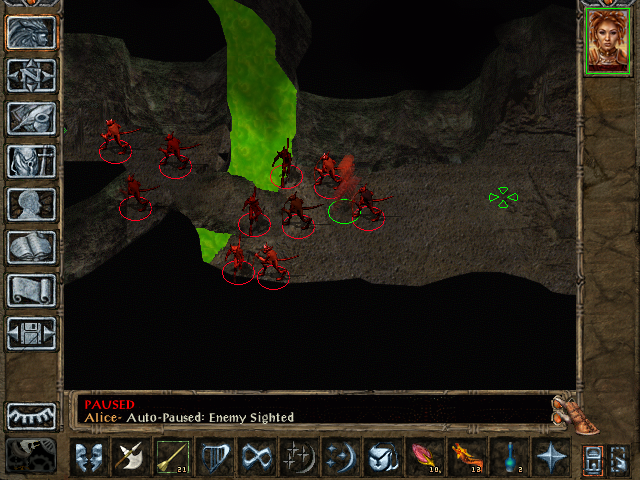Use the pink feather item with 10 charges
The width and height of the screenshot is (640, 480).
click(425, 458)
